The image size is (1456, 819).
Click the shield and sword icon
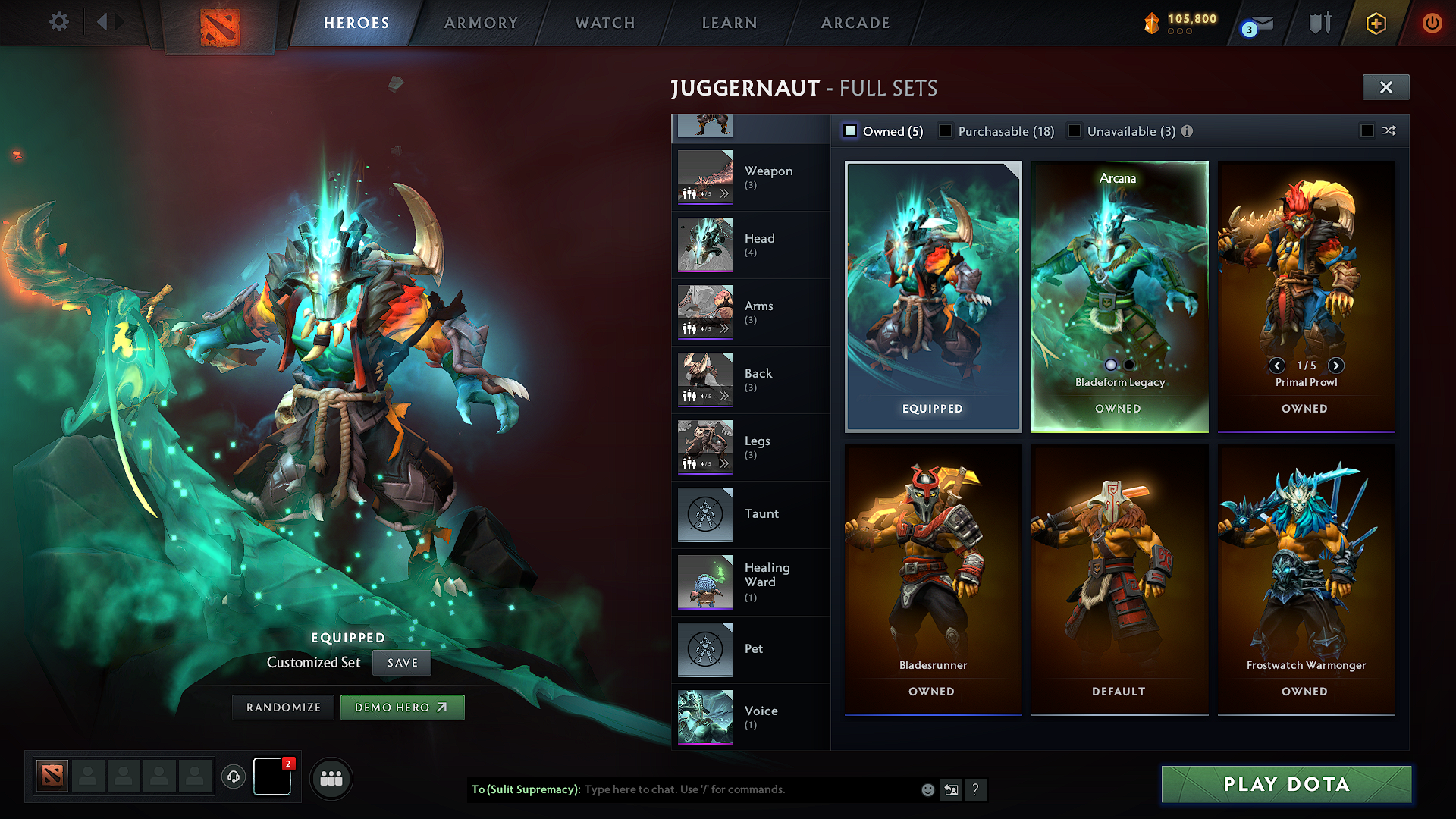1319,23
